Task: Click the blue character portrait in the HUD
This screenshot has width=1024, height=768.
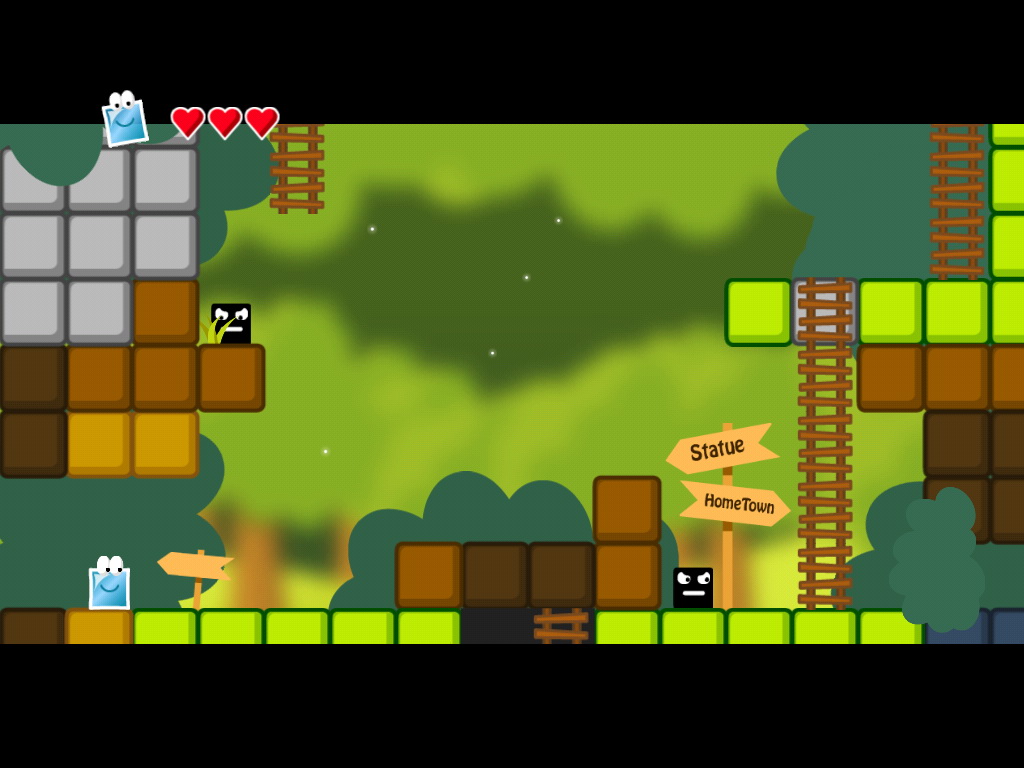Action: (x=125, y=120)
